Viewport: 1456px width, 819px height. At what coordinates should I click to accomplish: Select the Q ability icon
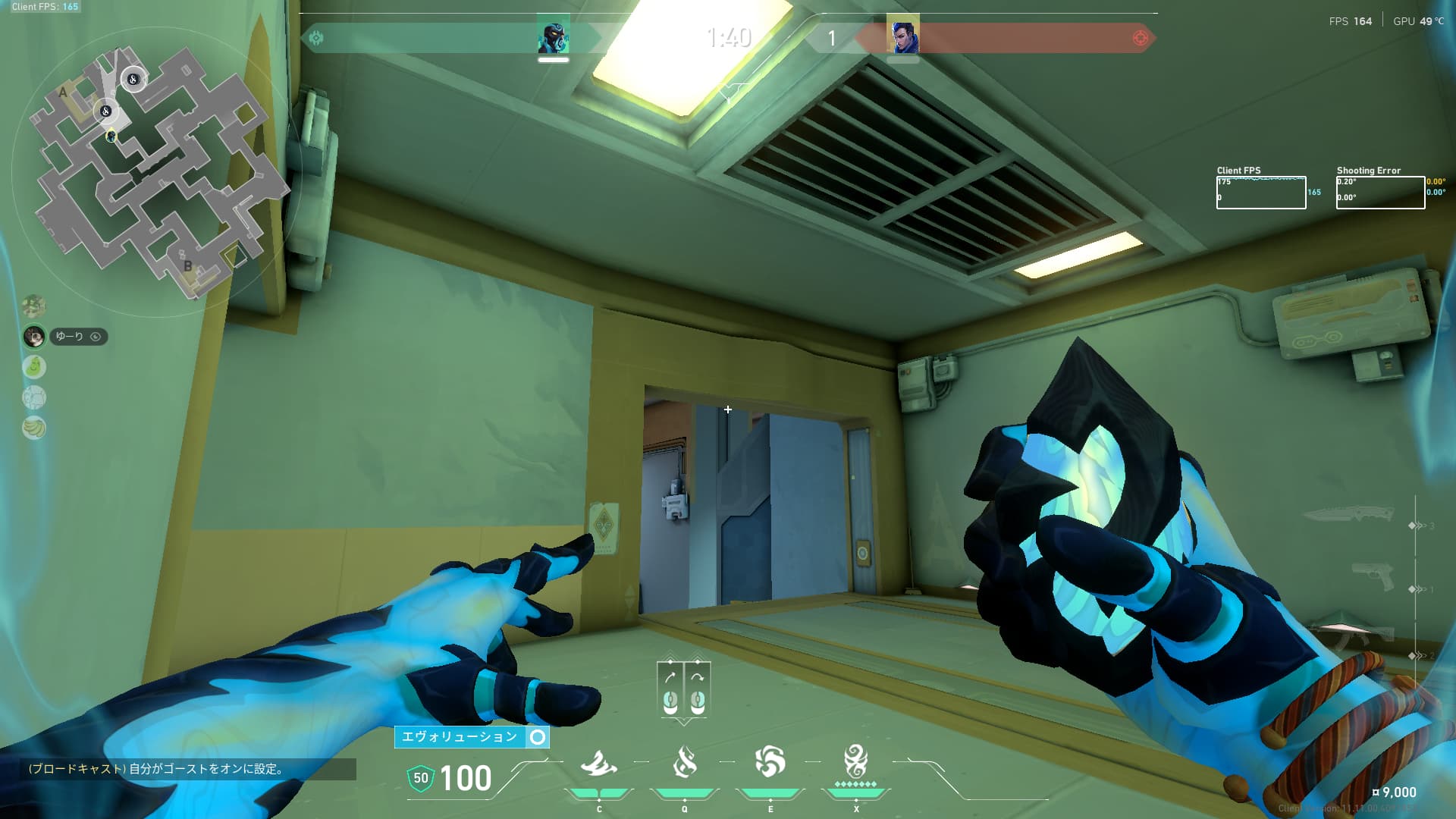pos(684,762)
